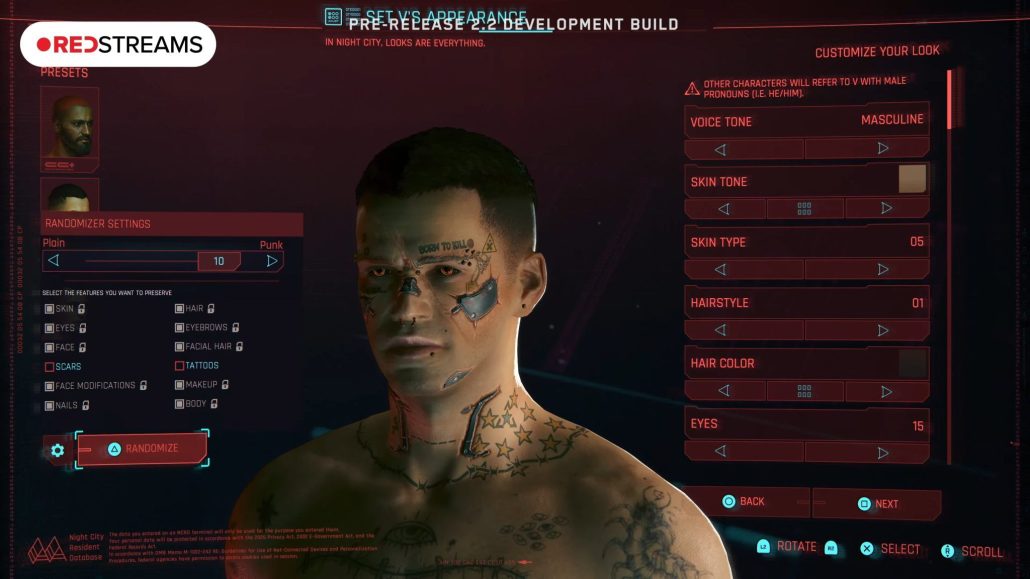Toggle the Eyebrows preserve checkbox
Image resolution: width=1030 pixels, height=579 pixels.
pyautogui.click(x=180, y=328)
